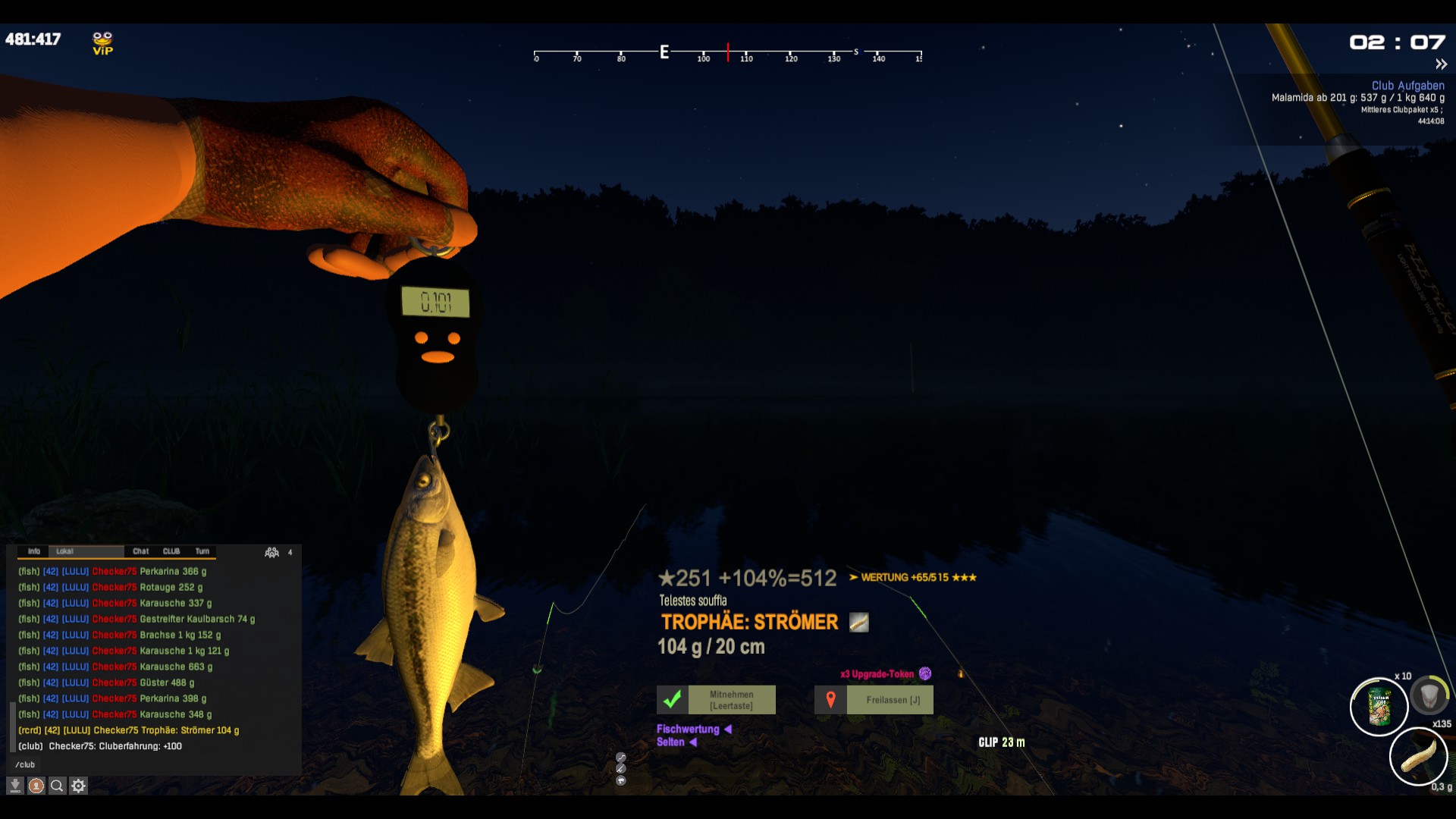The height and width of the screenshot is (819, 1456).
Task: Open the Turn tab in chat
Action: coord(202,551)
